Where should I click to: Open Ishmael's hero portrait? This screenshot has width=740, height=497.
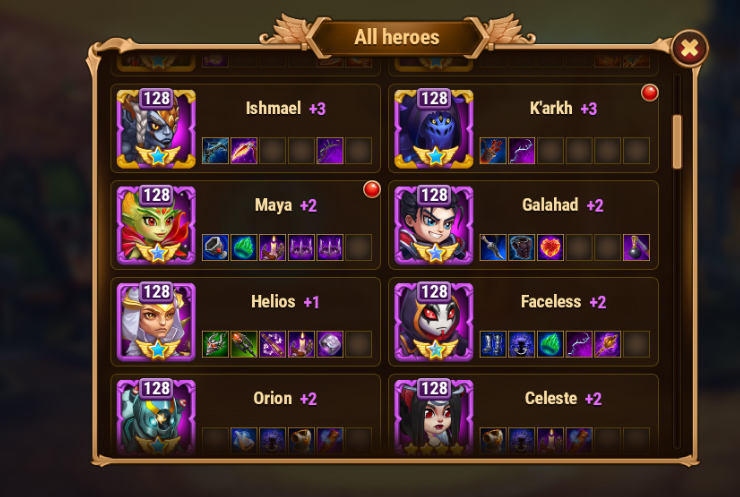(x=156, y=129)
